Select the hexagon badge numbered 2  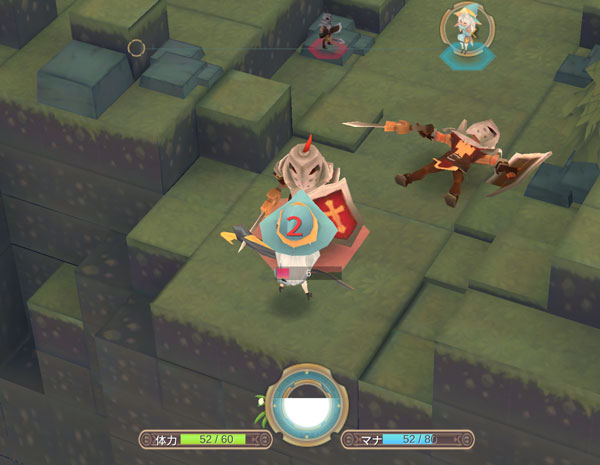point(294,226)
